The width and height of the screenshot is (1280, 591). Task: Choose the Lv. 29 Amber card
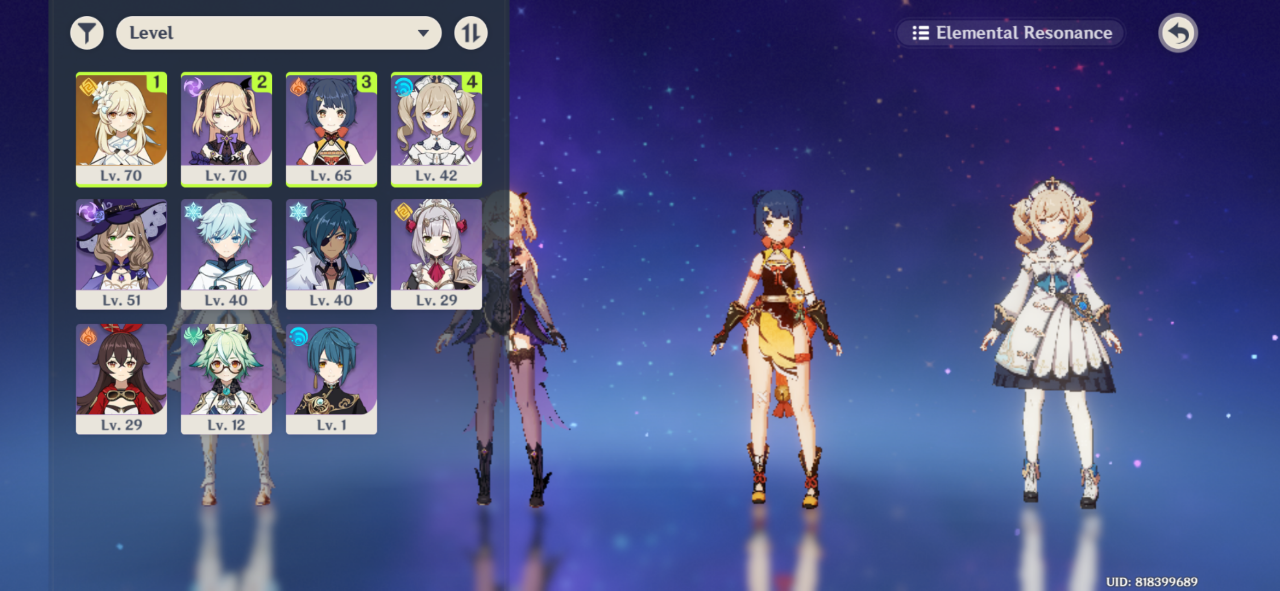(121, 378)
